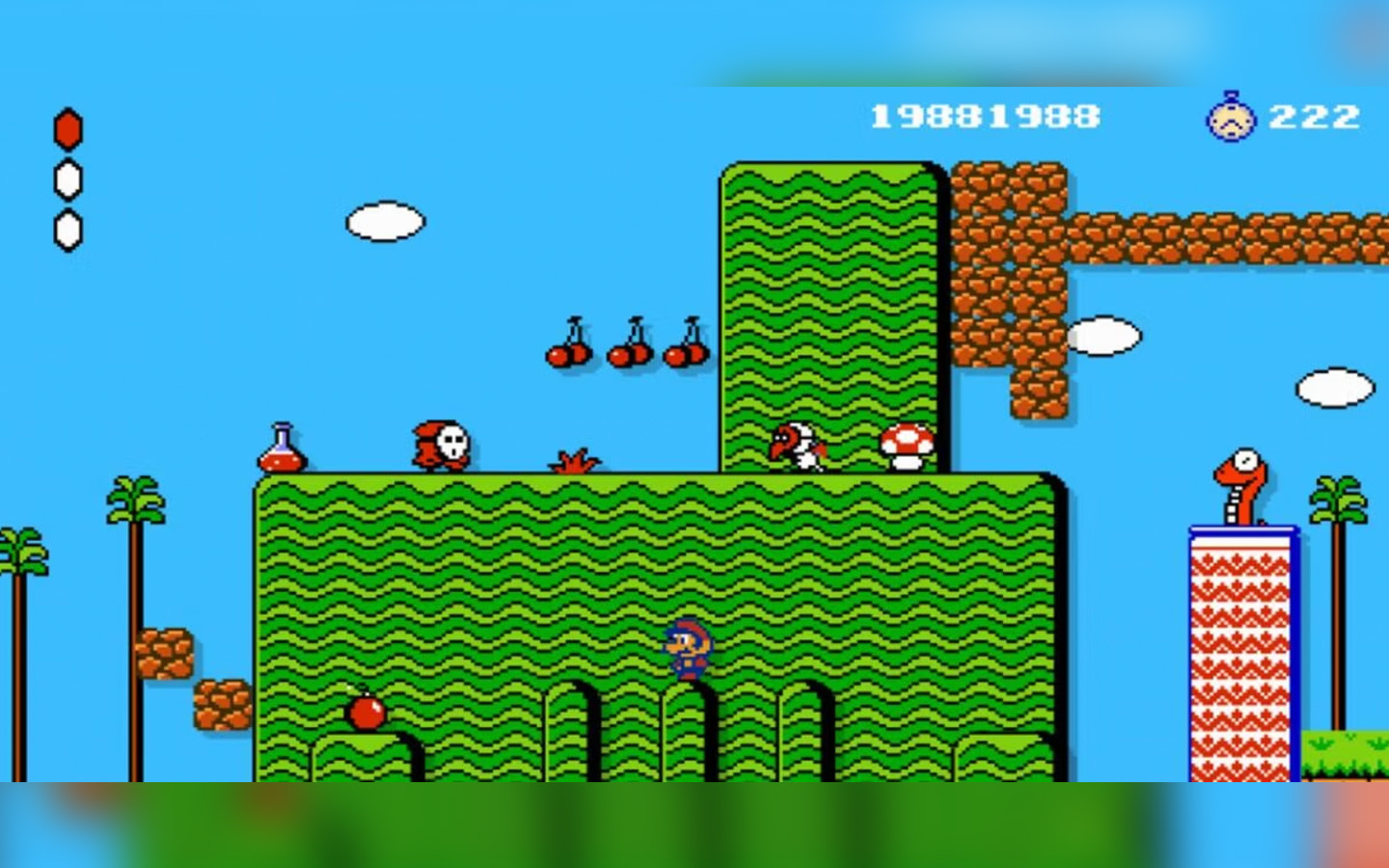
Task: Click the Tweeter bird enemy
Action: pos(800,446)
